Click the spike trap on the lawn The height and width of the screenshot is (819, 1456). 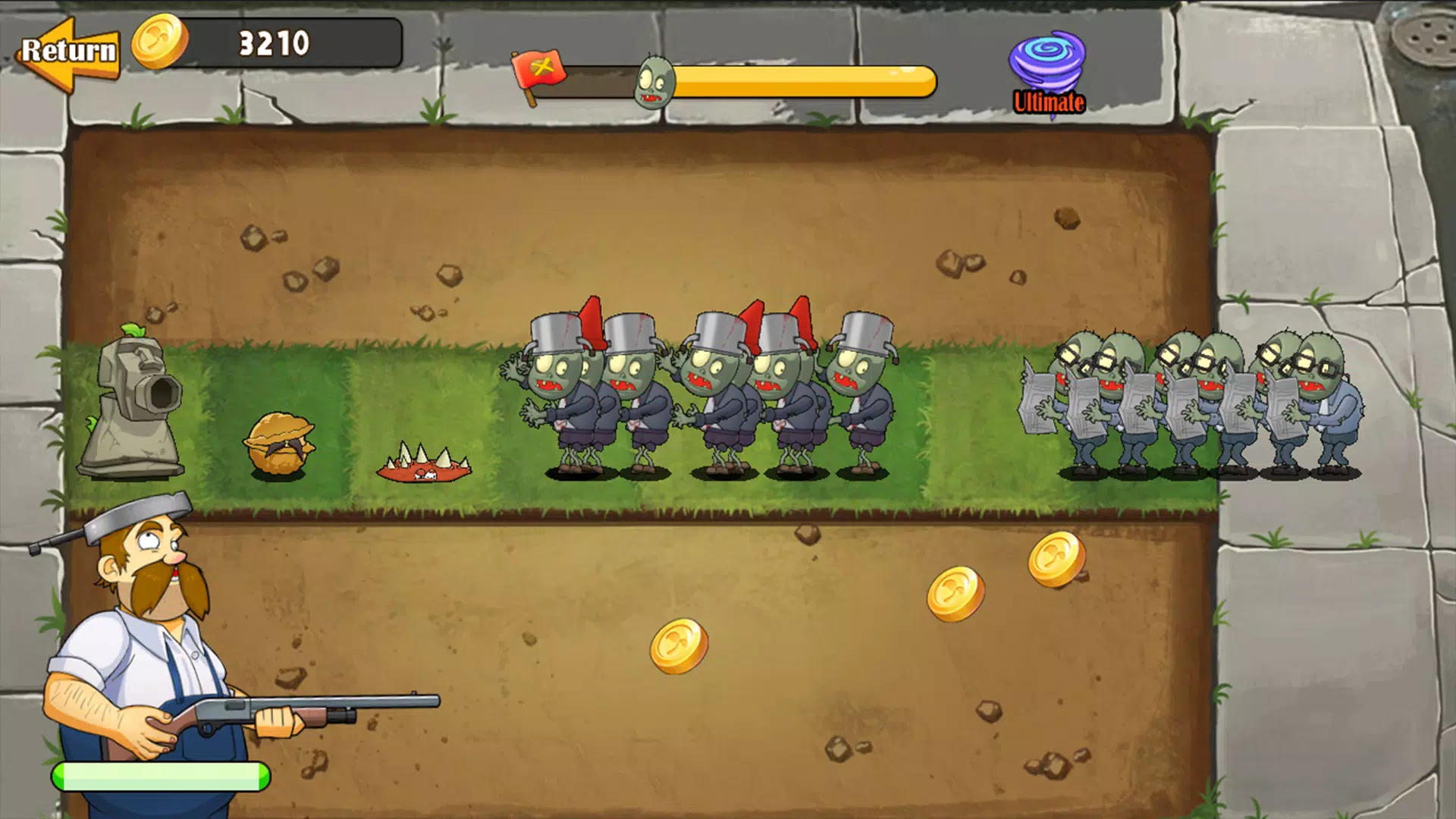click(423, 466)
